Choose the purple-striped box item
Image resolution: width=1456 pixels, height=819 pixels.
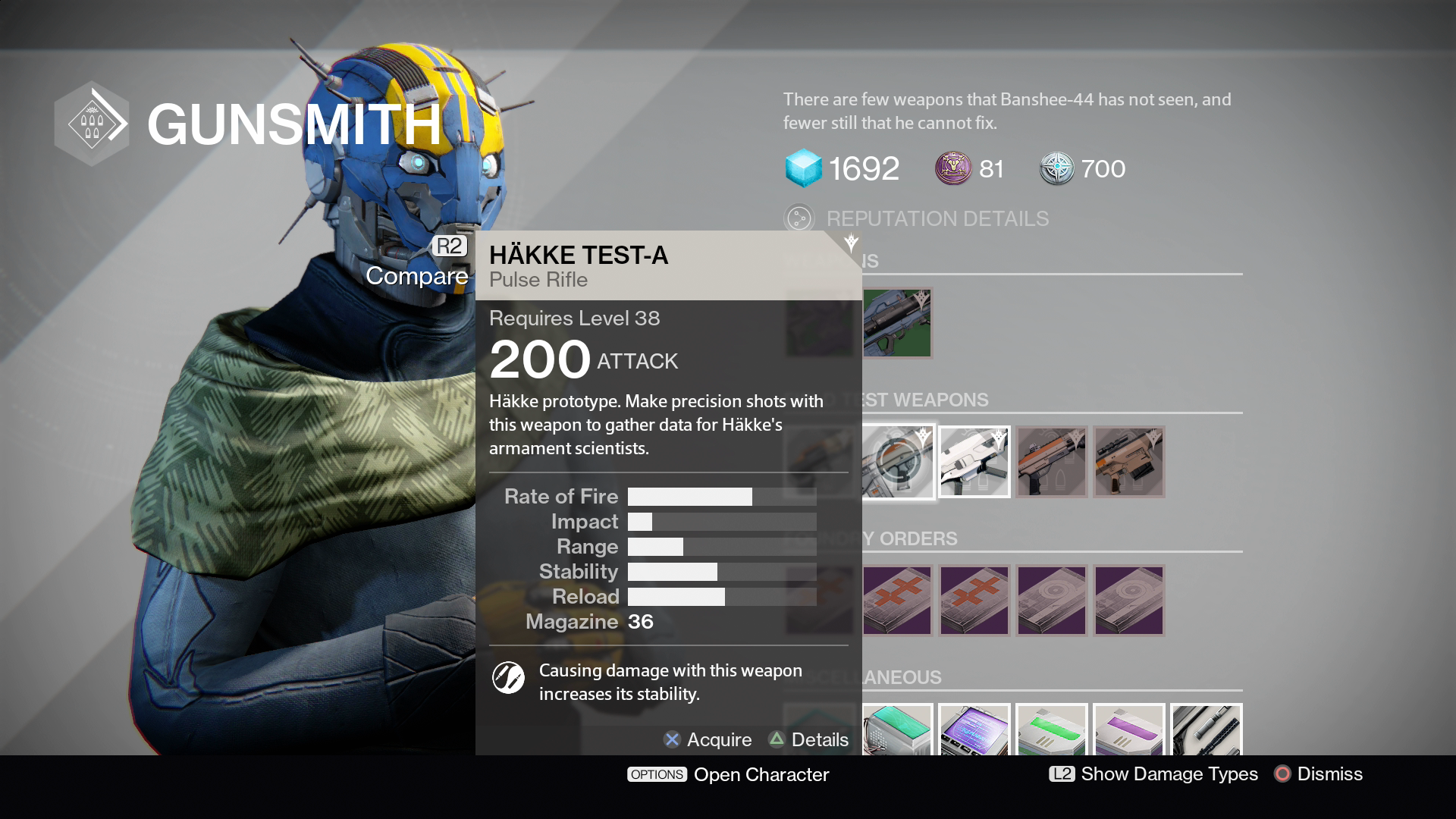pos(1129,730)
